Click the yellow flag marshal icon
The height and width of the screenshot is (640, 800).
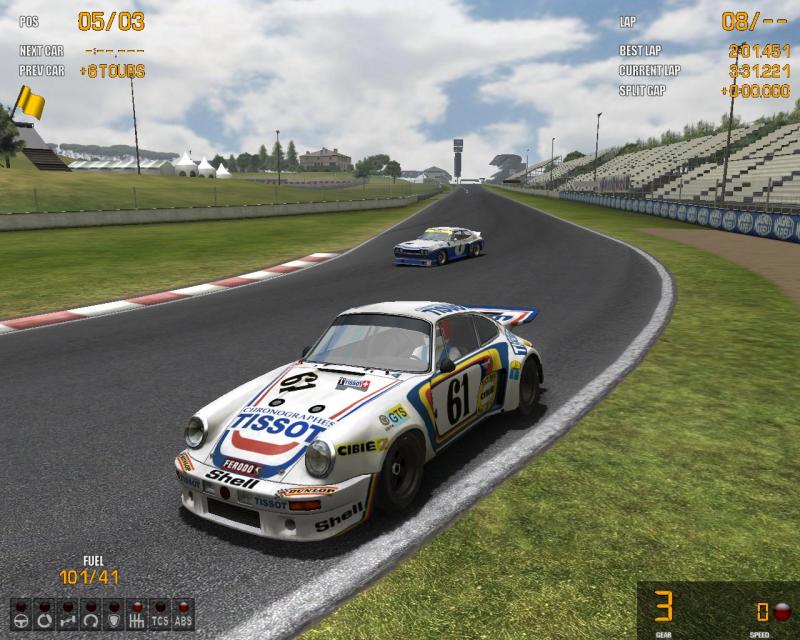(x=29, y=101)
